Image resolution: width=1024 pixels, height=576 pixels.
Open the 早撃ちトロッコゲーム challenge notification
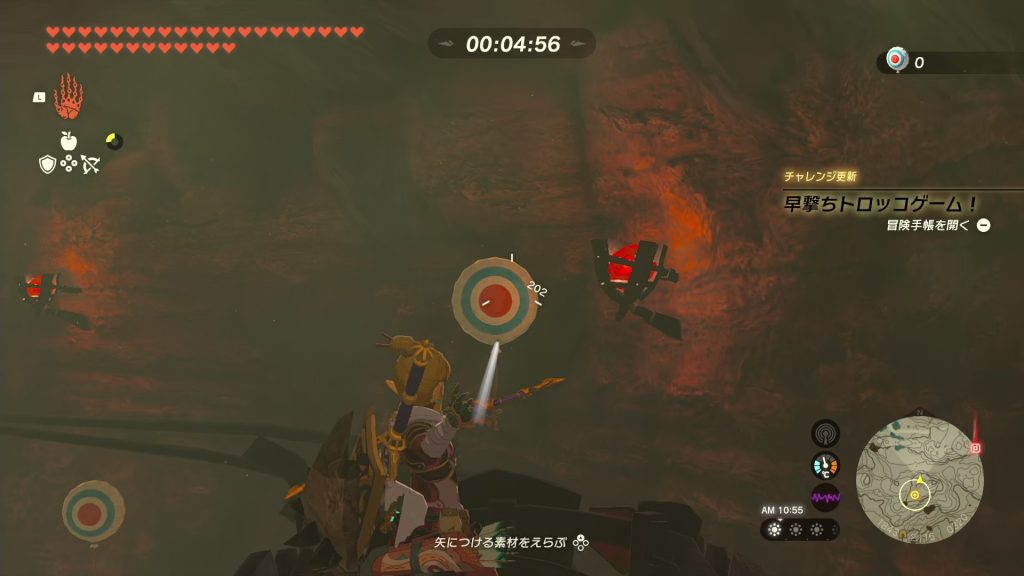[x=879, y=203]
